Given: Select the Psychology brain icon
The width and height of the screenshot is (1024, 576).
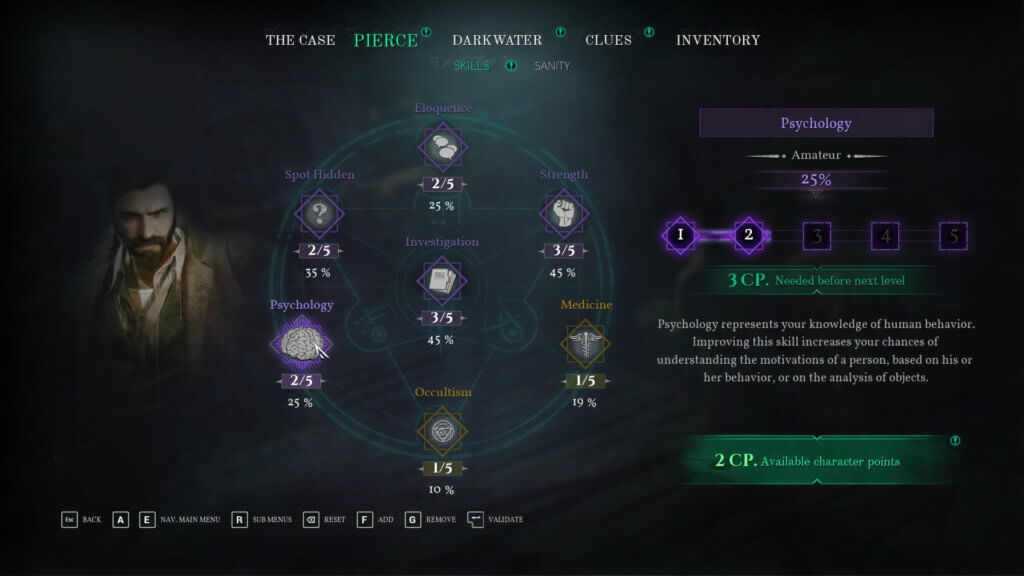Looking at the screenshot, I should tap(301, 343).
